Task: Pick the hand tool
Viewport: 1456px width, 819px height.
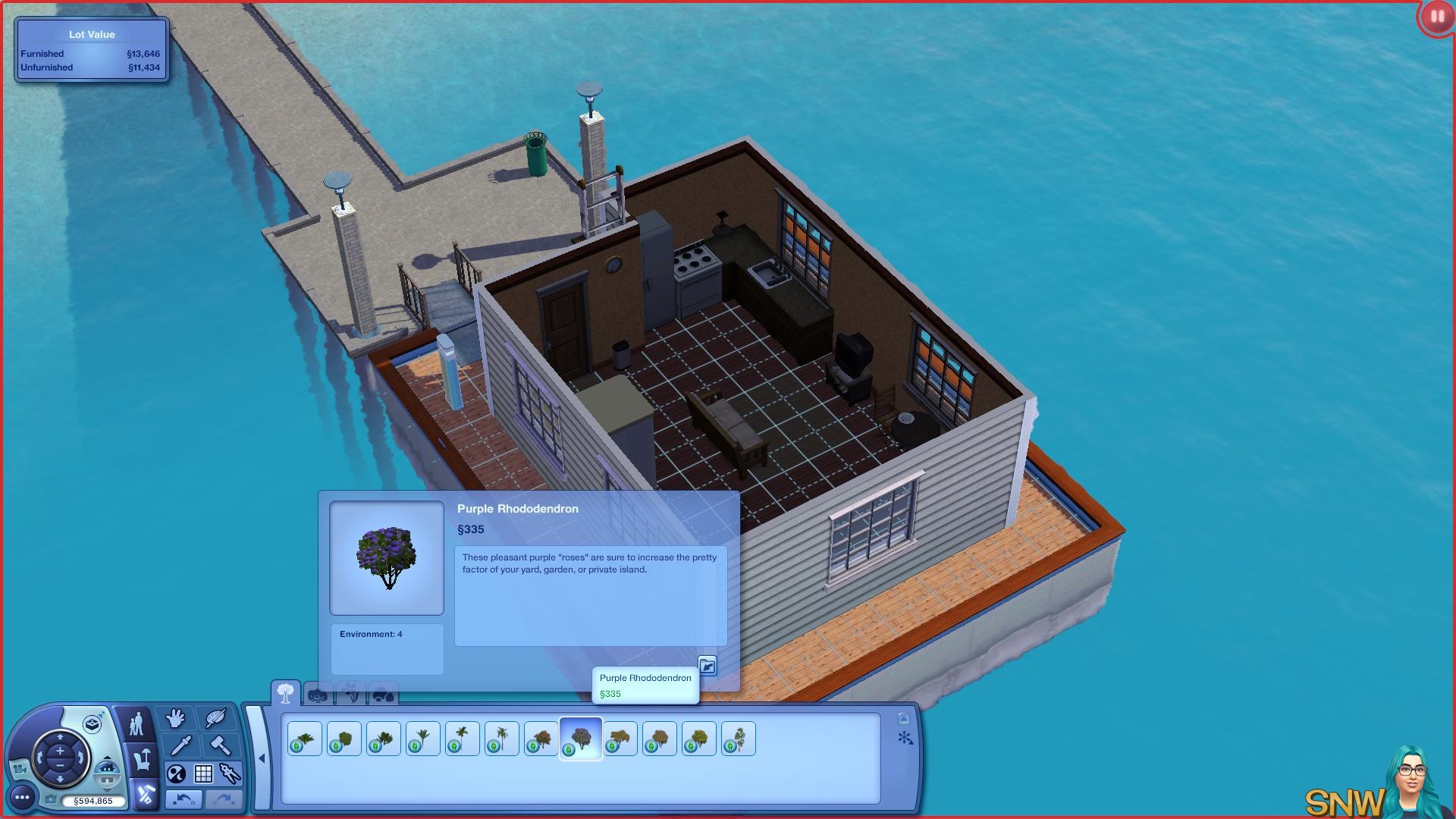Action: click(176, 717)
